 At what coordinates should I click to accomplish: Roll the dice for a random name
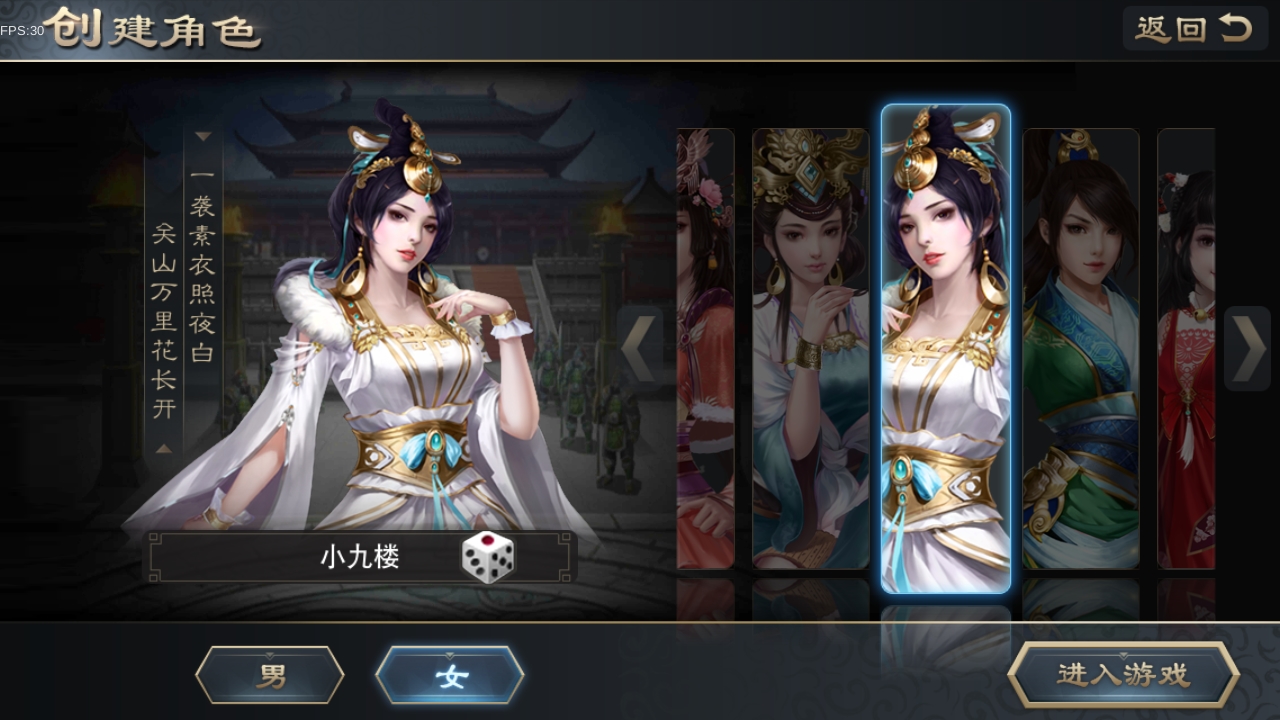(x=488, y=558)
